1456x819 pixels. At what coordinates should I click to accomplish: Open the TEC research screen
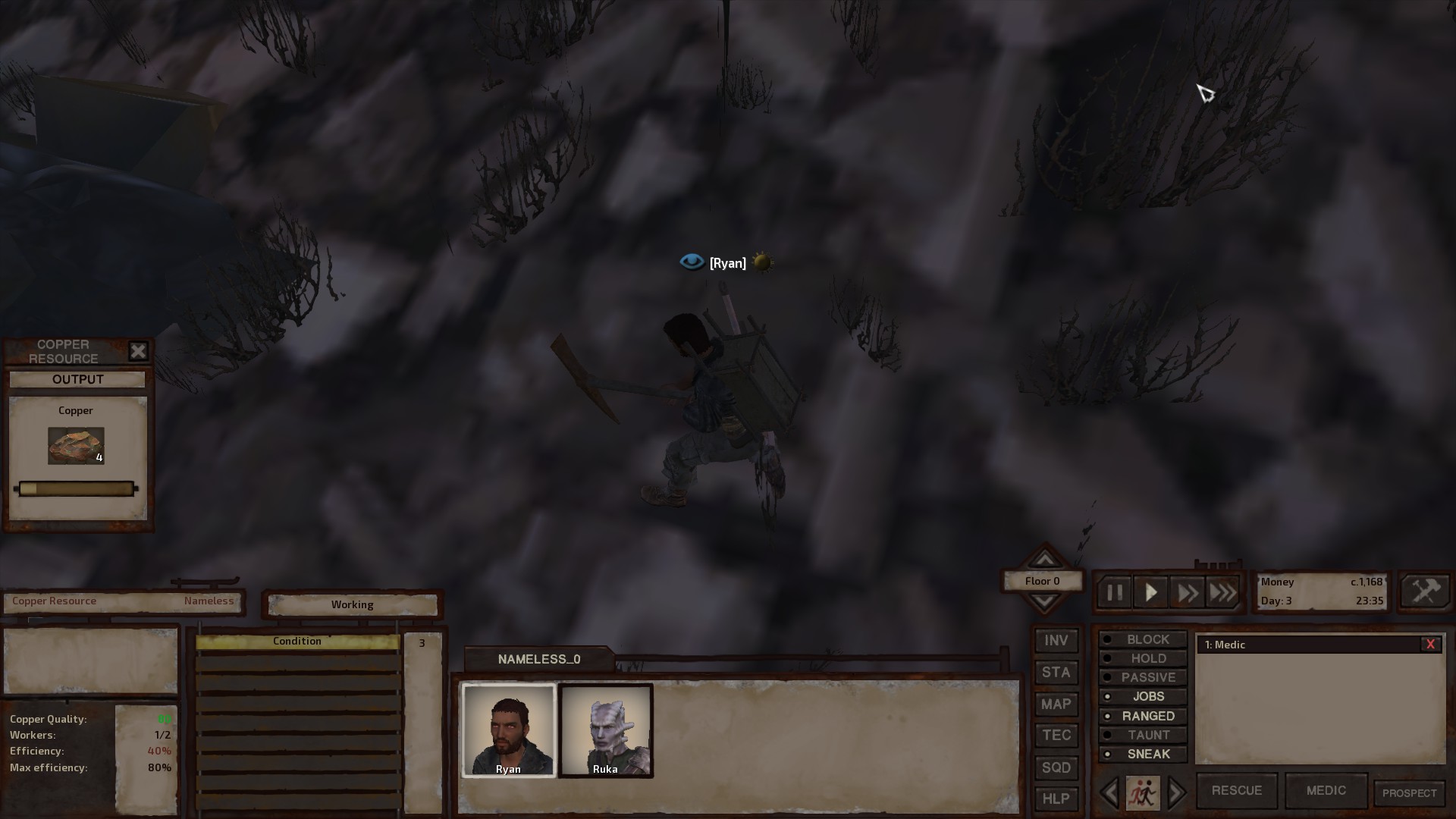point(1056,736)
